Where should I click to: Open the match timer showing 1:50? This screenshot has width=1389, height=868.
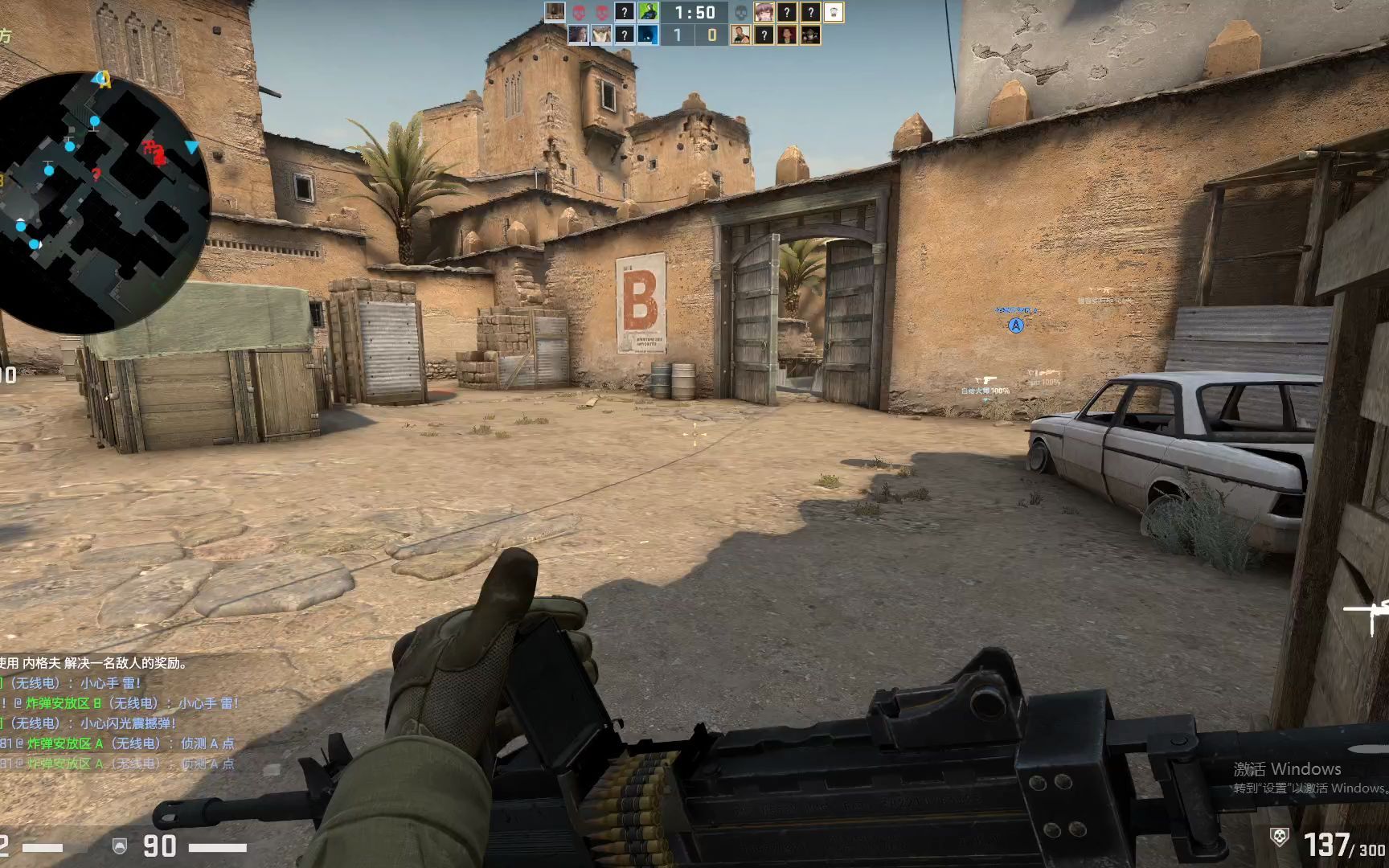point(694,12)
